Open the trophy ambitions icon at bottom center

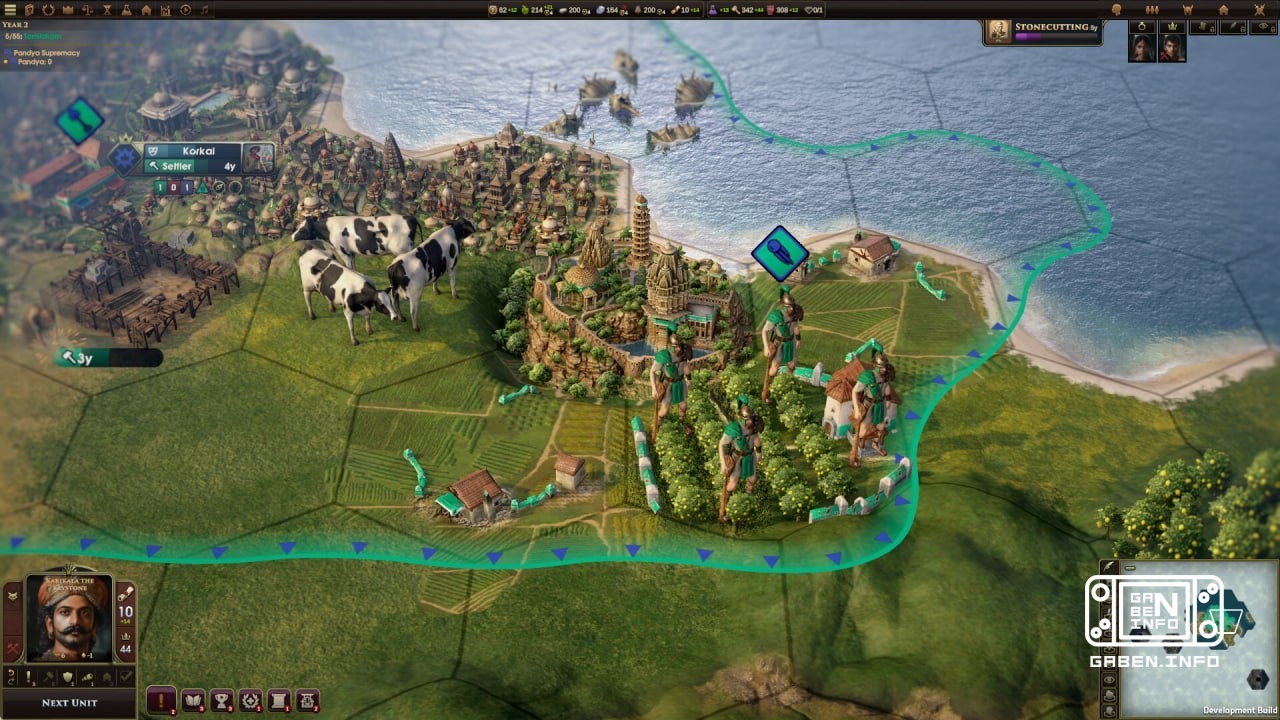click(221, 700)
